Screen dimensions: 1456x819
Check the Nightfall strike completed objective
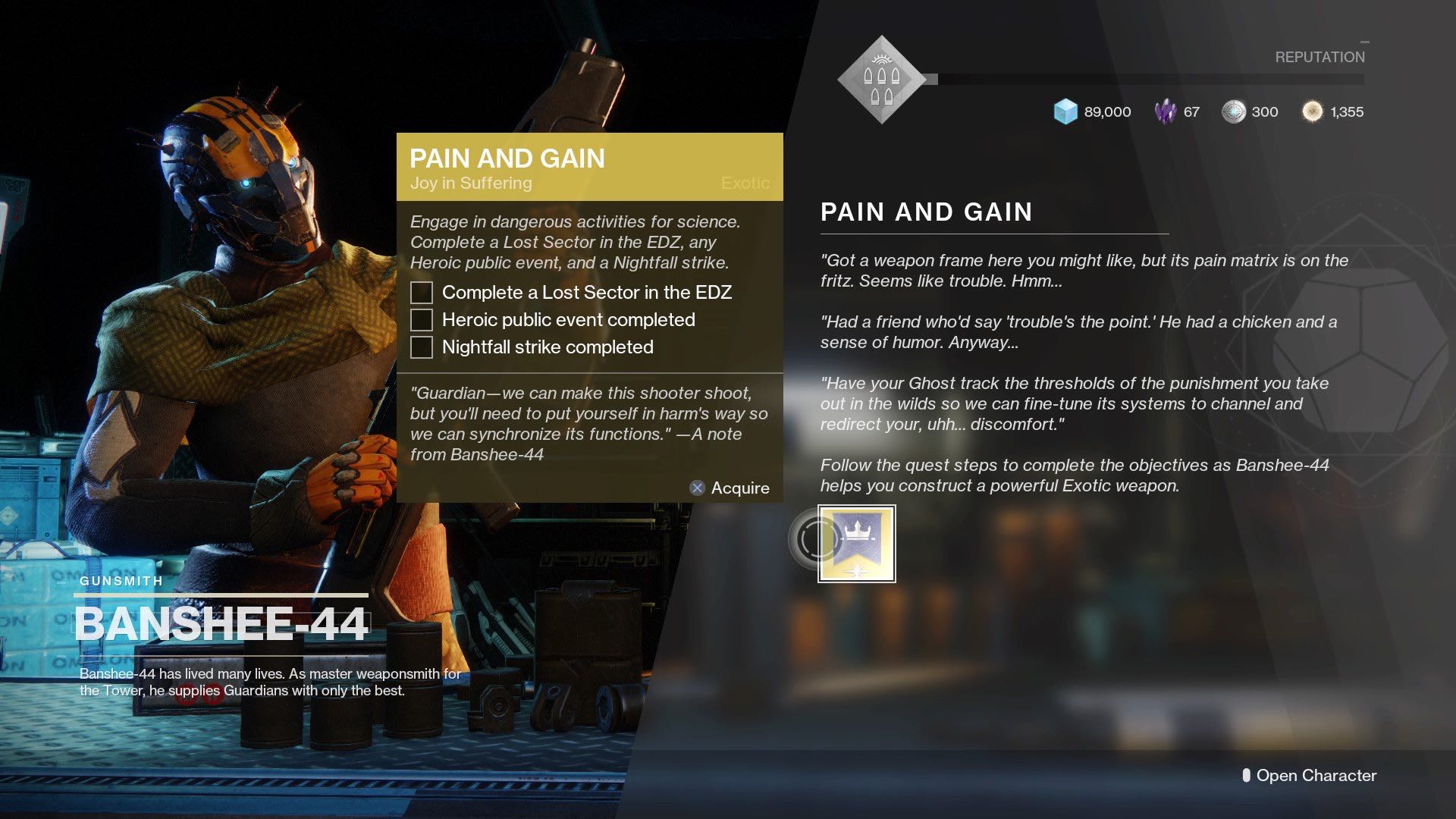421,347
